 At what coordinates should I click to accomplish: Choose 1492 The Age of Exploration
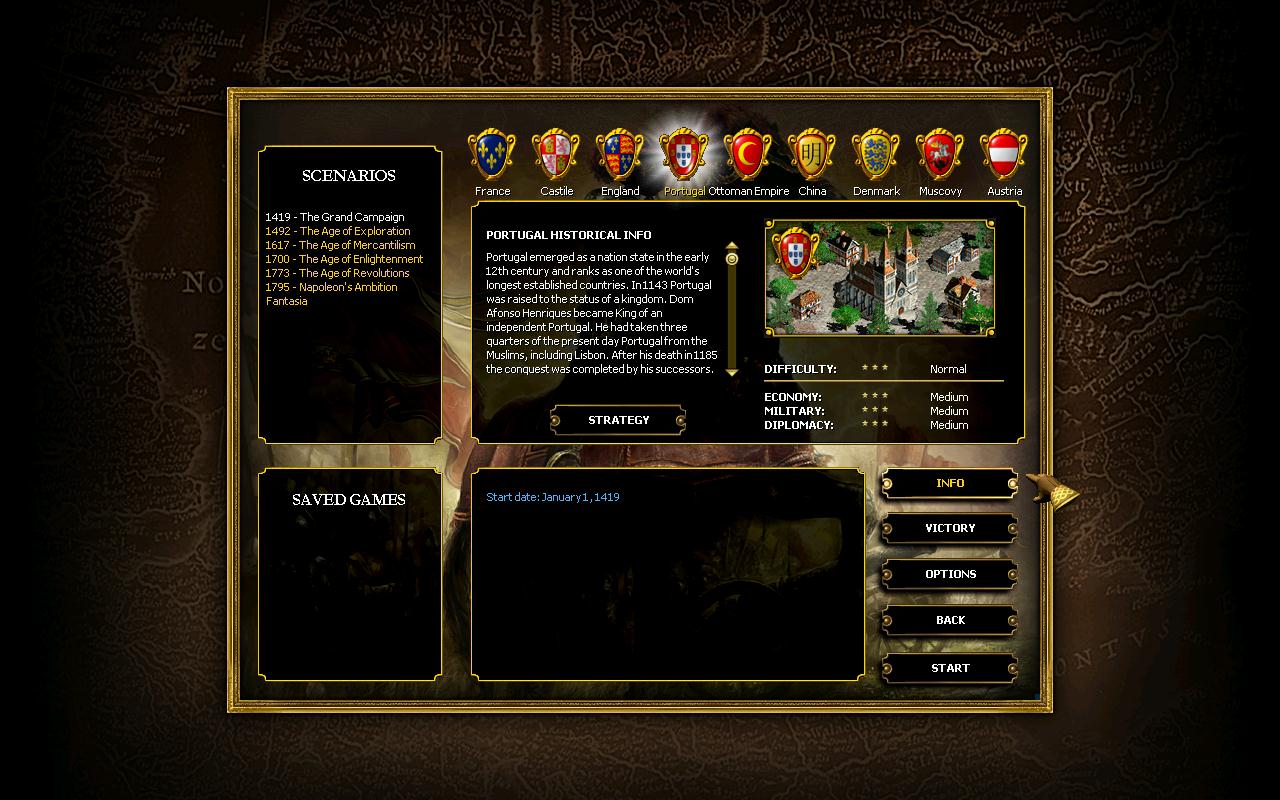[x=338, y=231]
